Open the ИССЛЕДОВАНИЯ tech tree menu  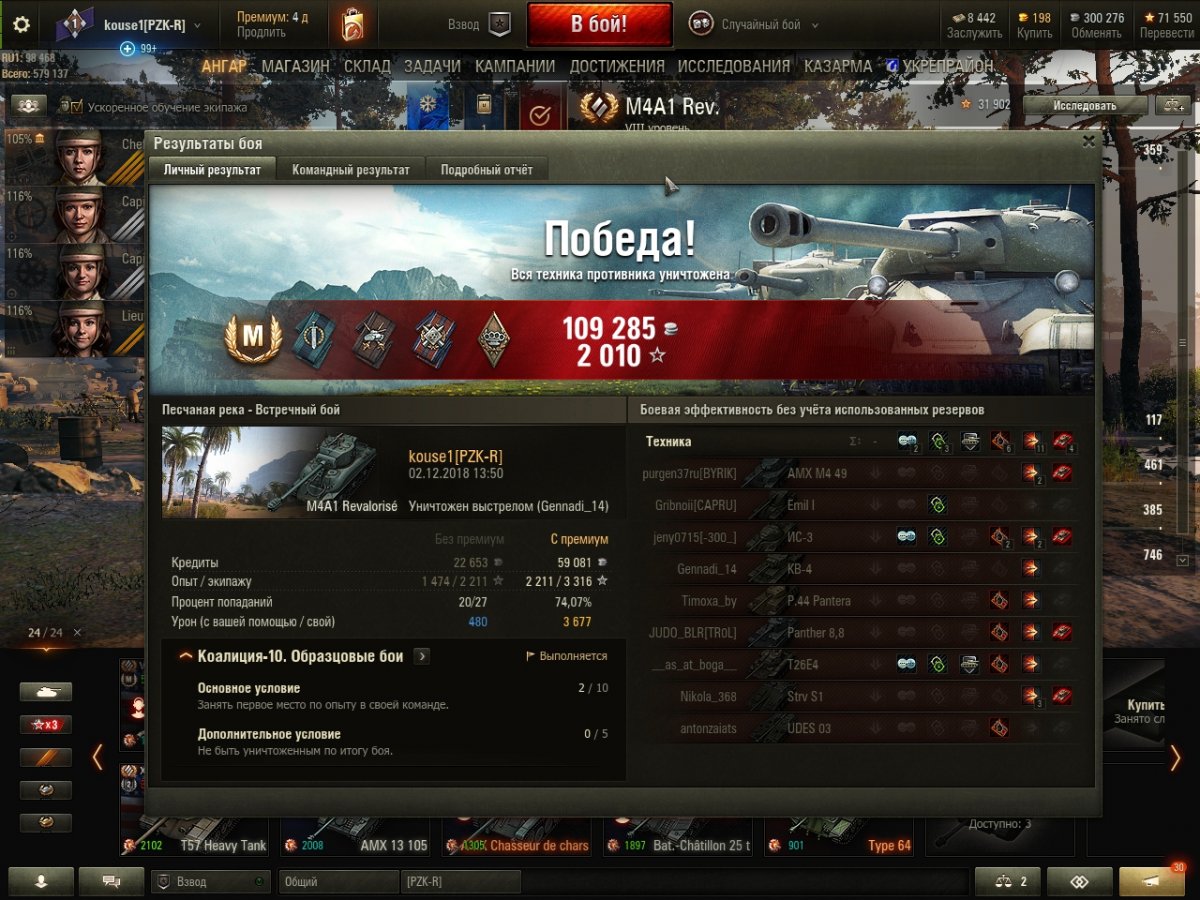pyautogui.click(x=733, y=66)
